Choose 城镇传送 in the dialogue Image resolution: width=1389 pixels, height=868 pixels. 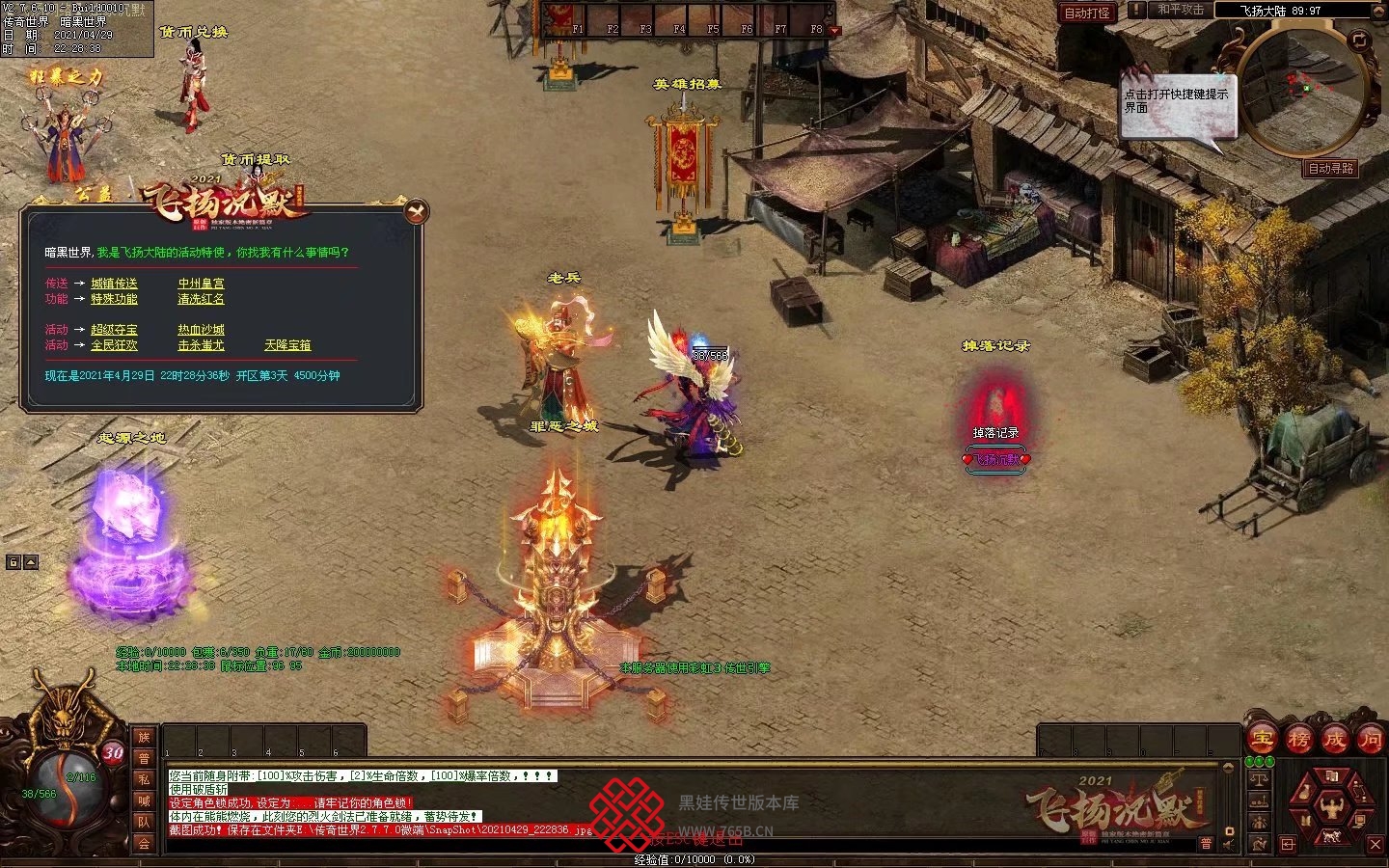pos(114,284)
